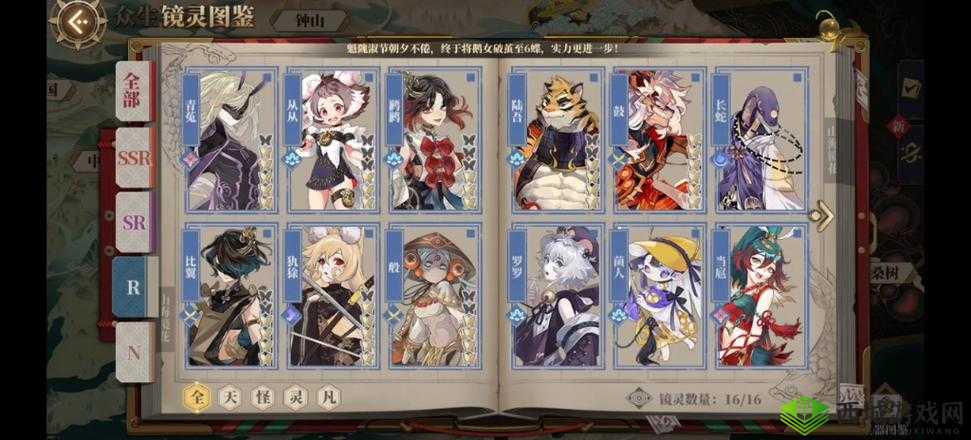
Task: Activate the 全 type filter
Action: 197,398
